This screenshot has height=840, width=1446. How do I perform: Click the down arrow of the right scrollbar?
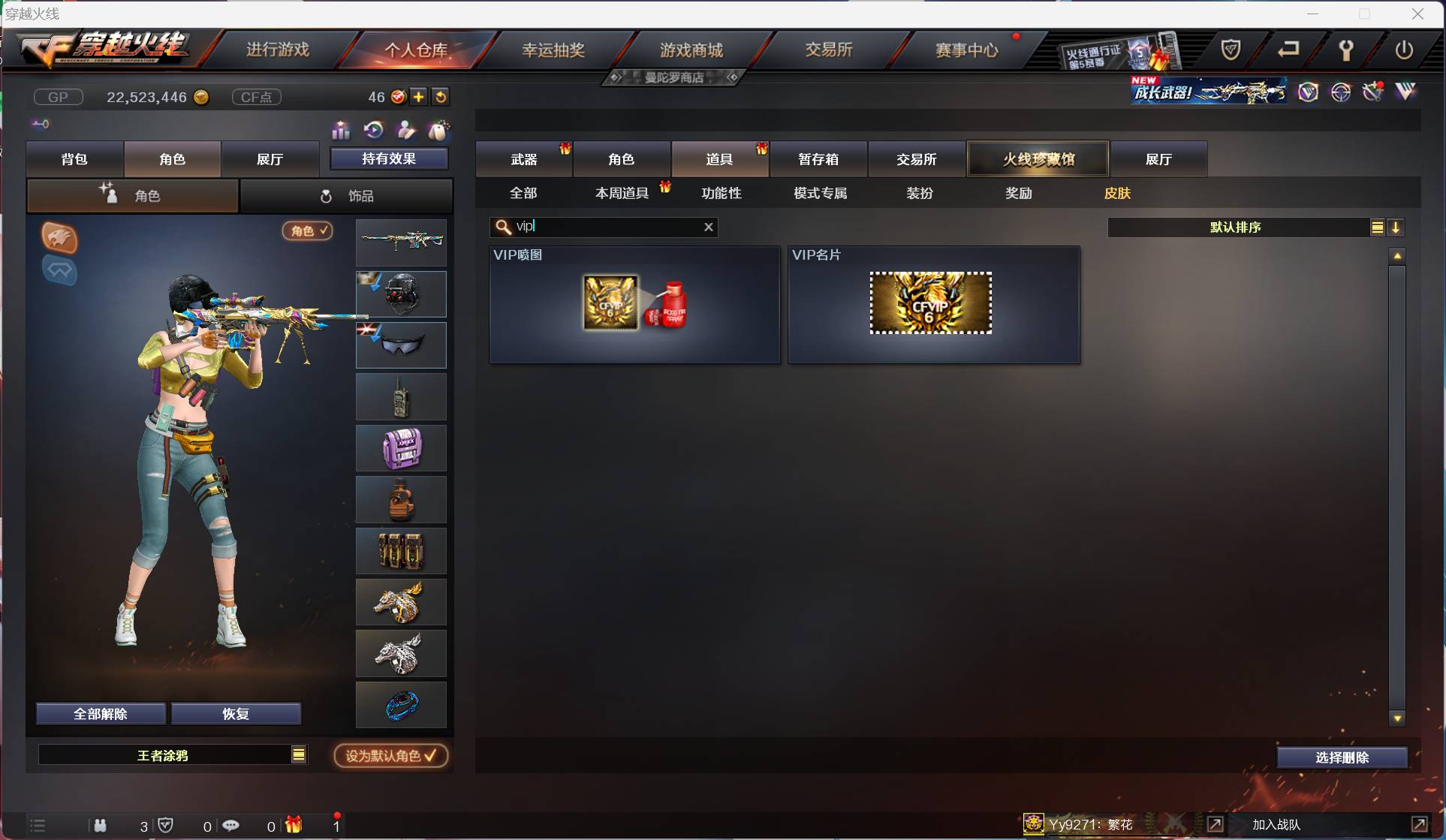point(1397,718)
